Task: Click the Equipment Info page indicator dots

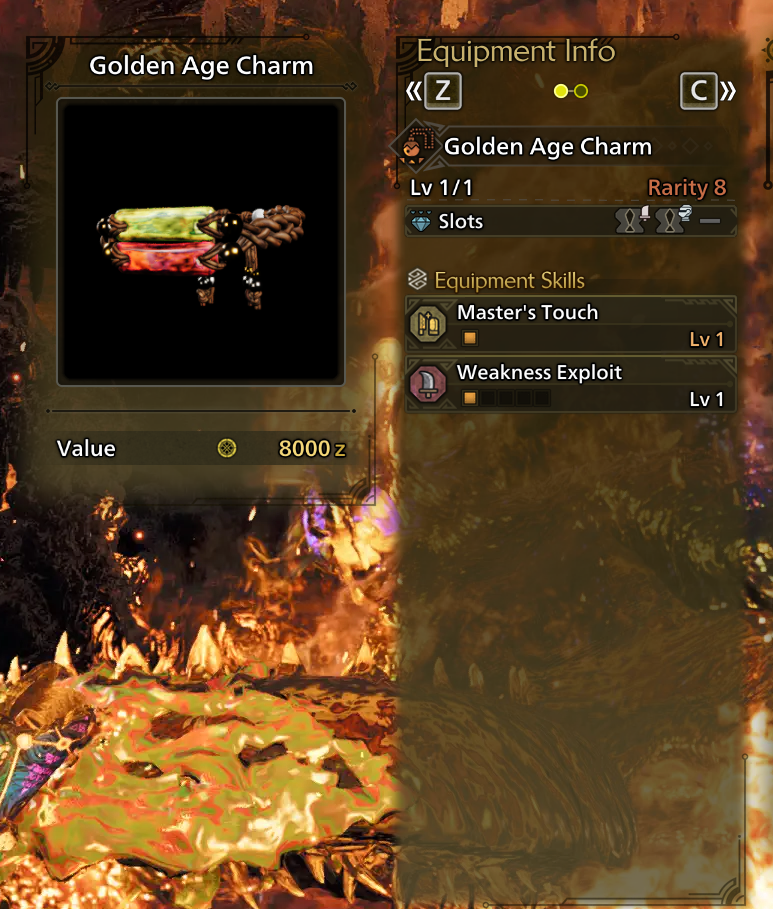Action: (x=570, y=92)
